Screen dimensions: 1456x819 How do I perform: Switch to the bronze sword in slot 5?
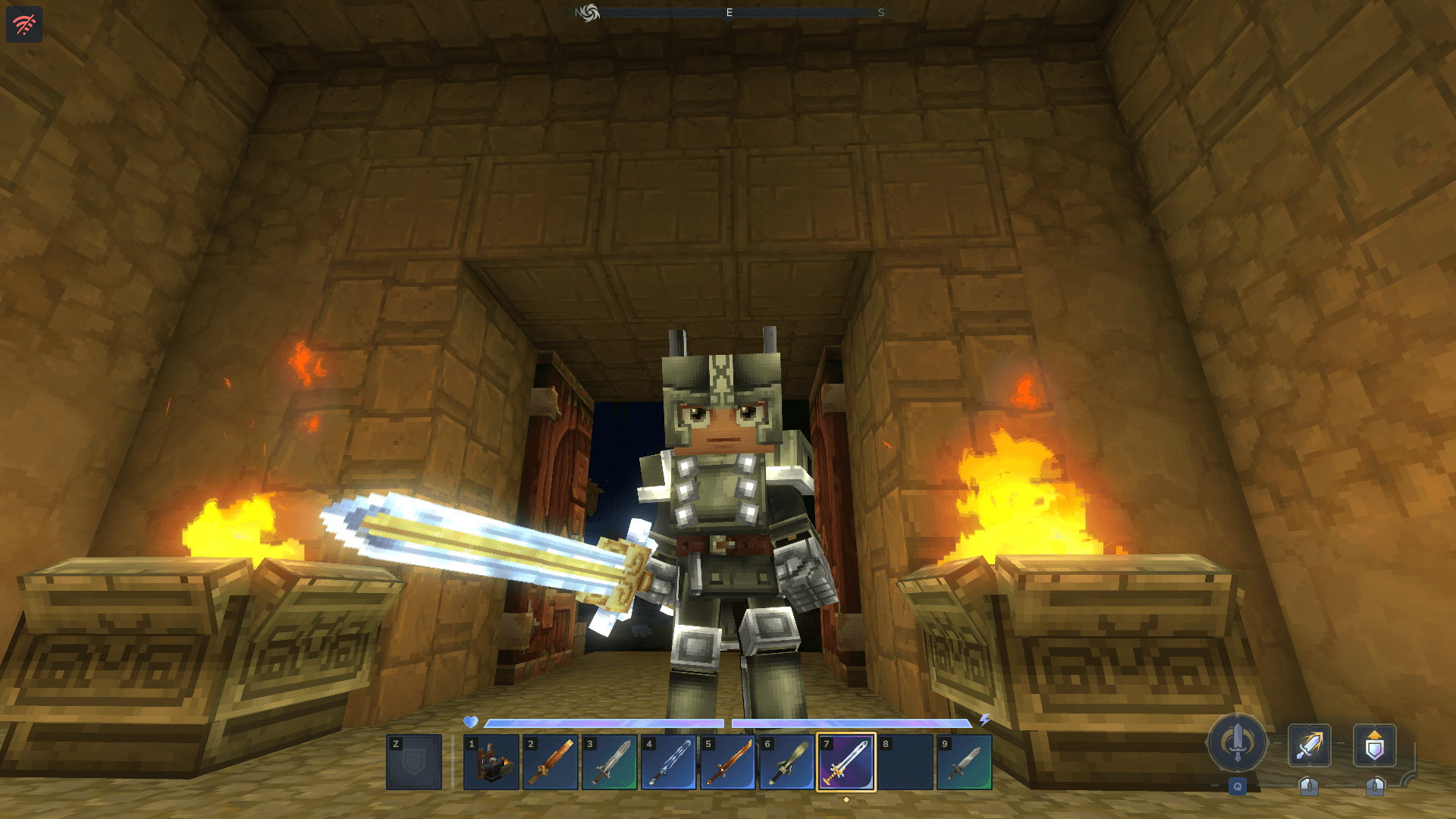point(728,762)
